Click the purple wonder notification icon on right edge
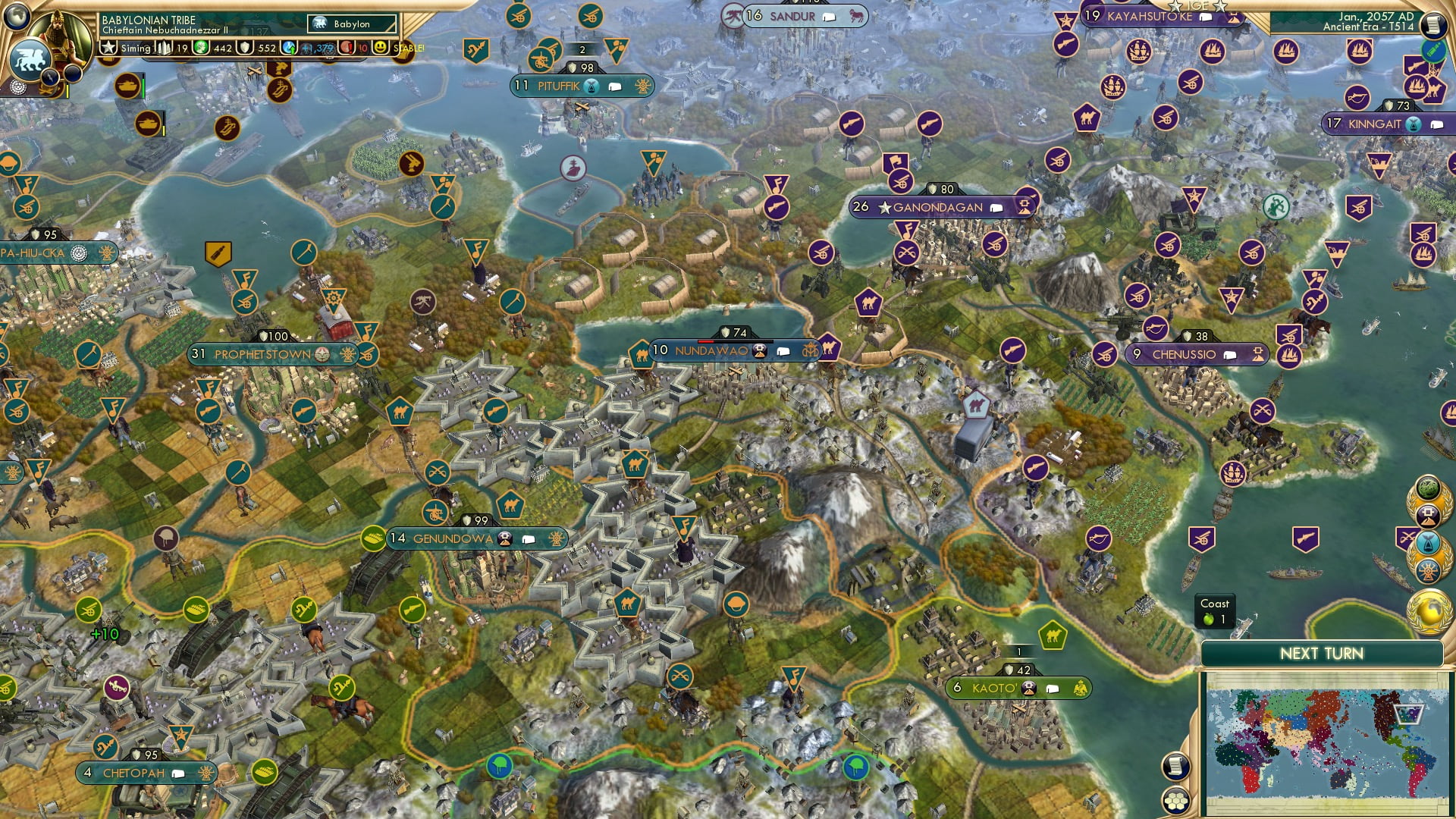 tap(1428, 516)
